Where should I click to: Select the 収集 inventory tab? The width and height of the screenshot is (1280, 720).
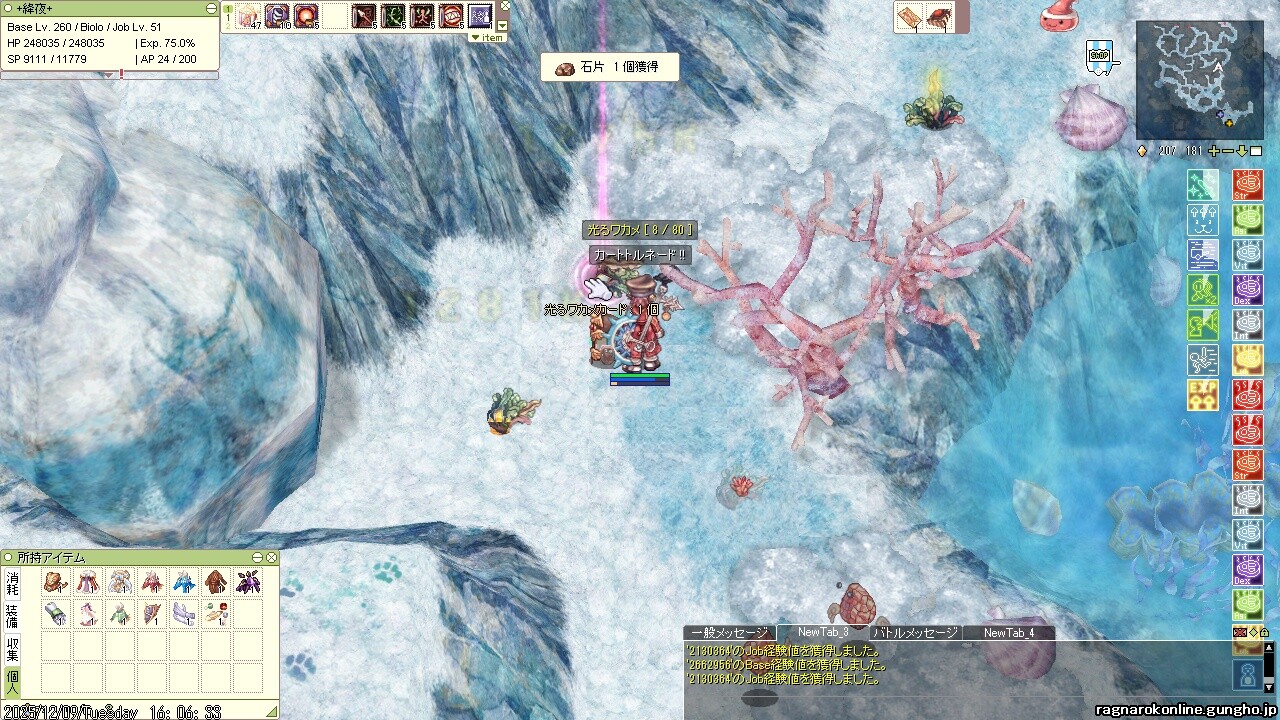click(12, 647)
